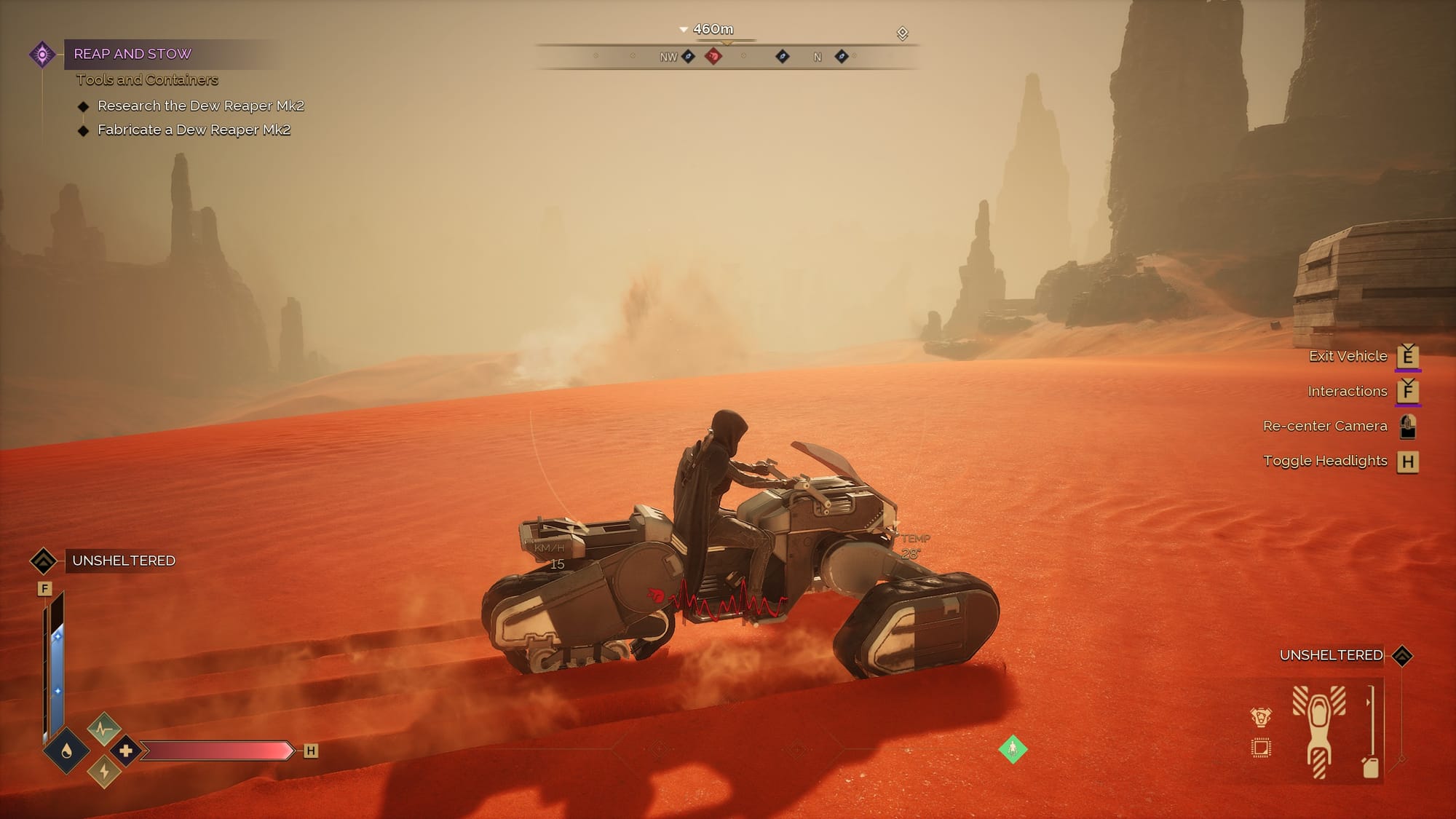This screenshot has height=819, width=1456.
Task: Select the purple quest emblem icon
Action: (42, 54)
